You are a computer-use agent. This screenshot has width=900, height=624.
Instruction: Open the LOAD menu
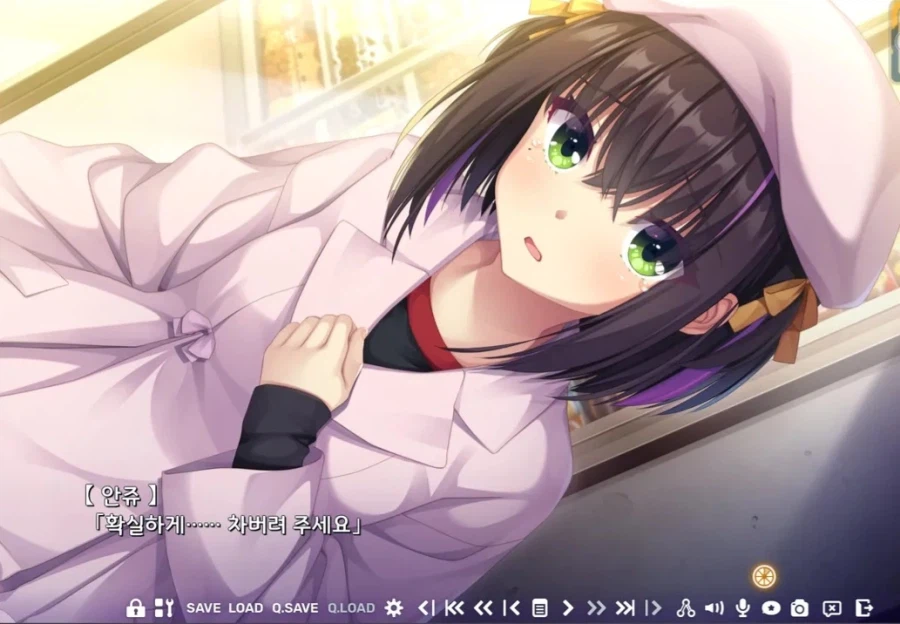[x=246, y=608]
